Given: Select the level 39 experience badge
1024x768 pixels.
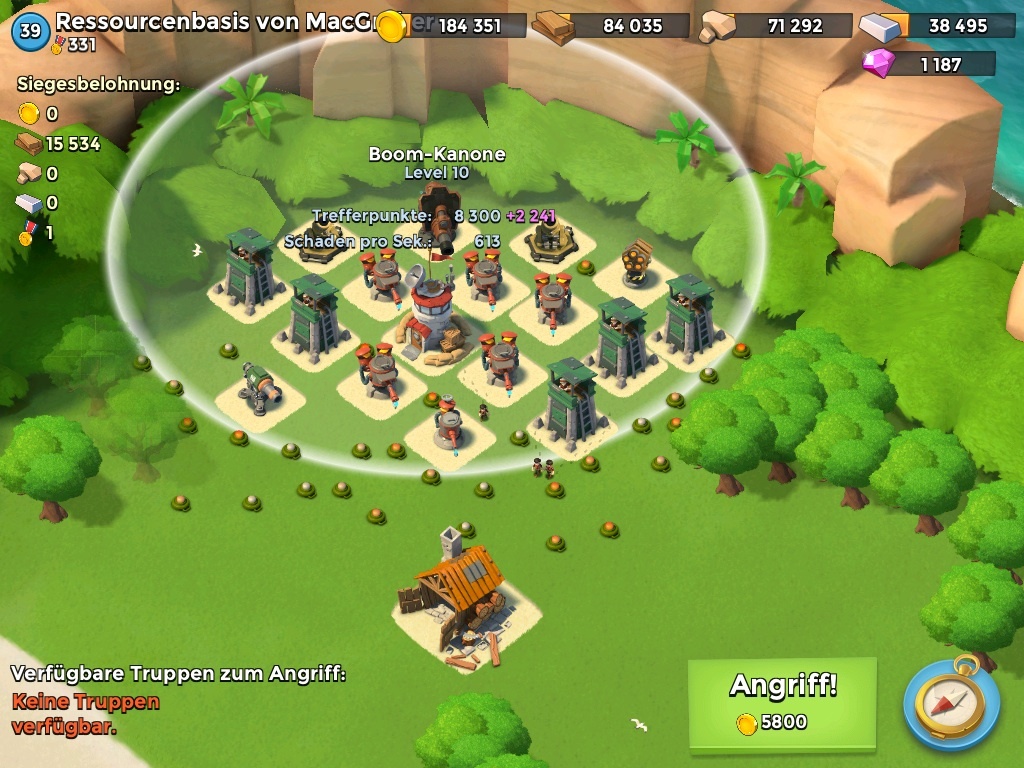Looking at the screenshot, I should click(30, 31).
